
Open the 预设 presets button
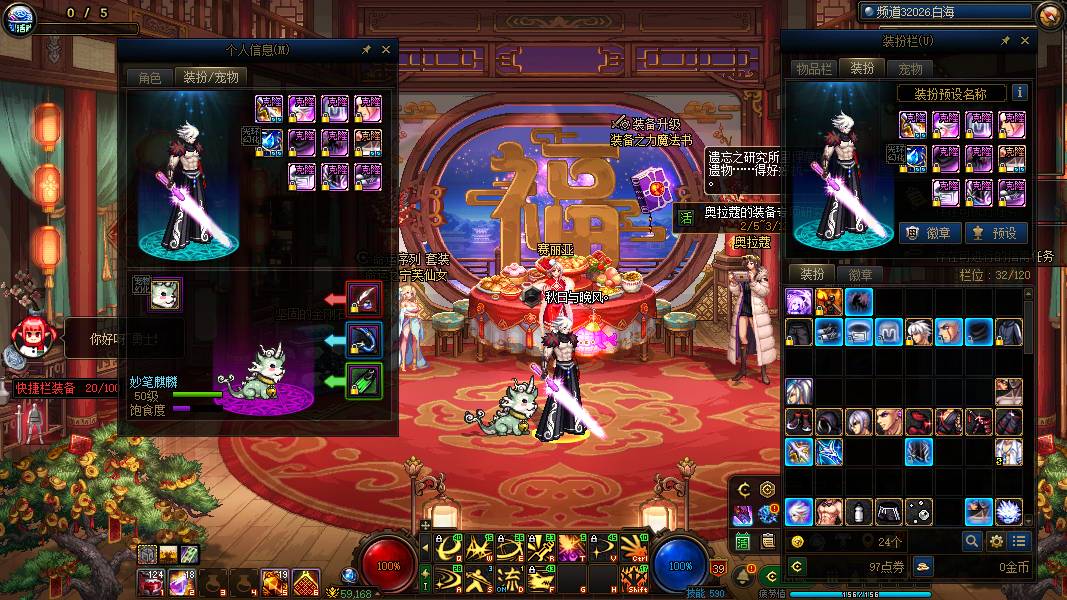(x=994, y=233)
